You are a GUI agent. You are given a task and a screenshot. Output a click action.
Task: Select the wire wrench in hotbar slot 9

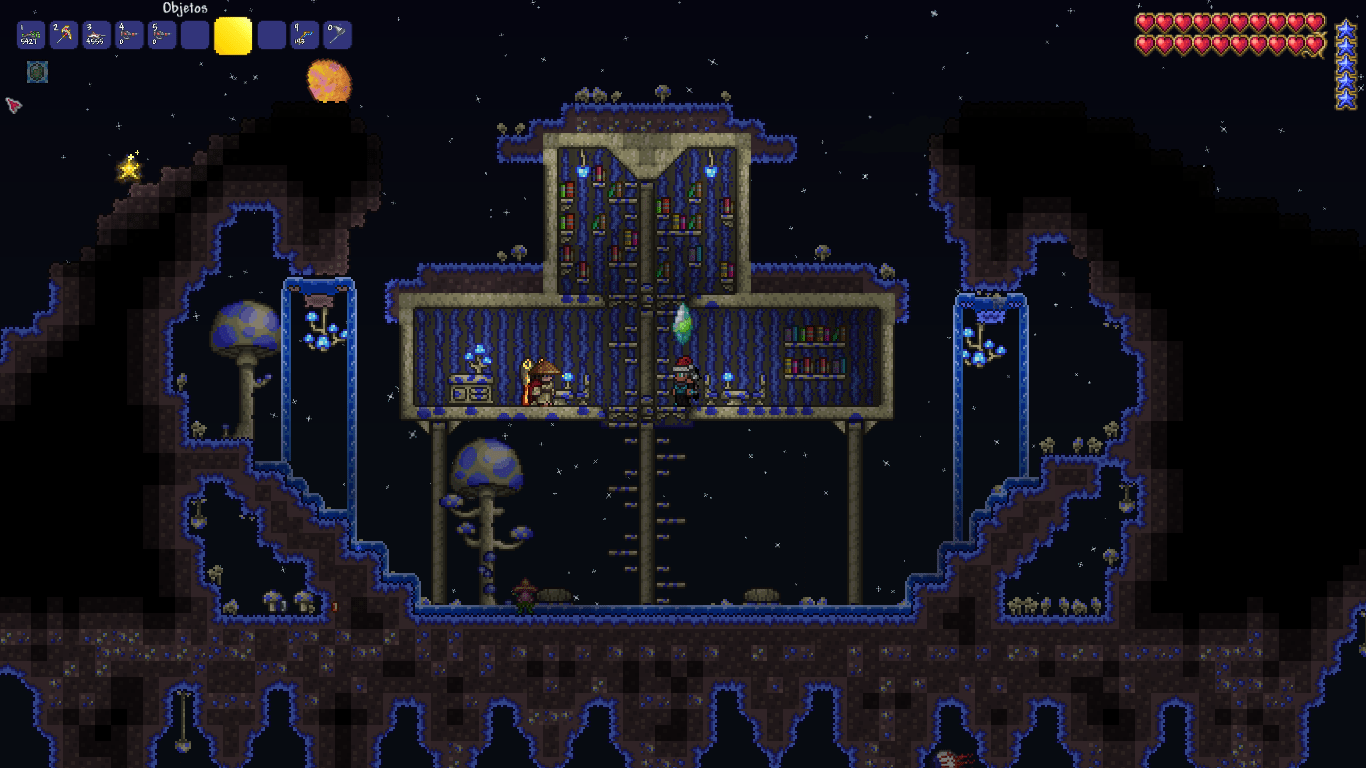pyautogui.click(x=305, y=34)
